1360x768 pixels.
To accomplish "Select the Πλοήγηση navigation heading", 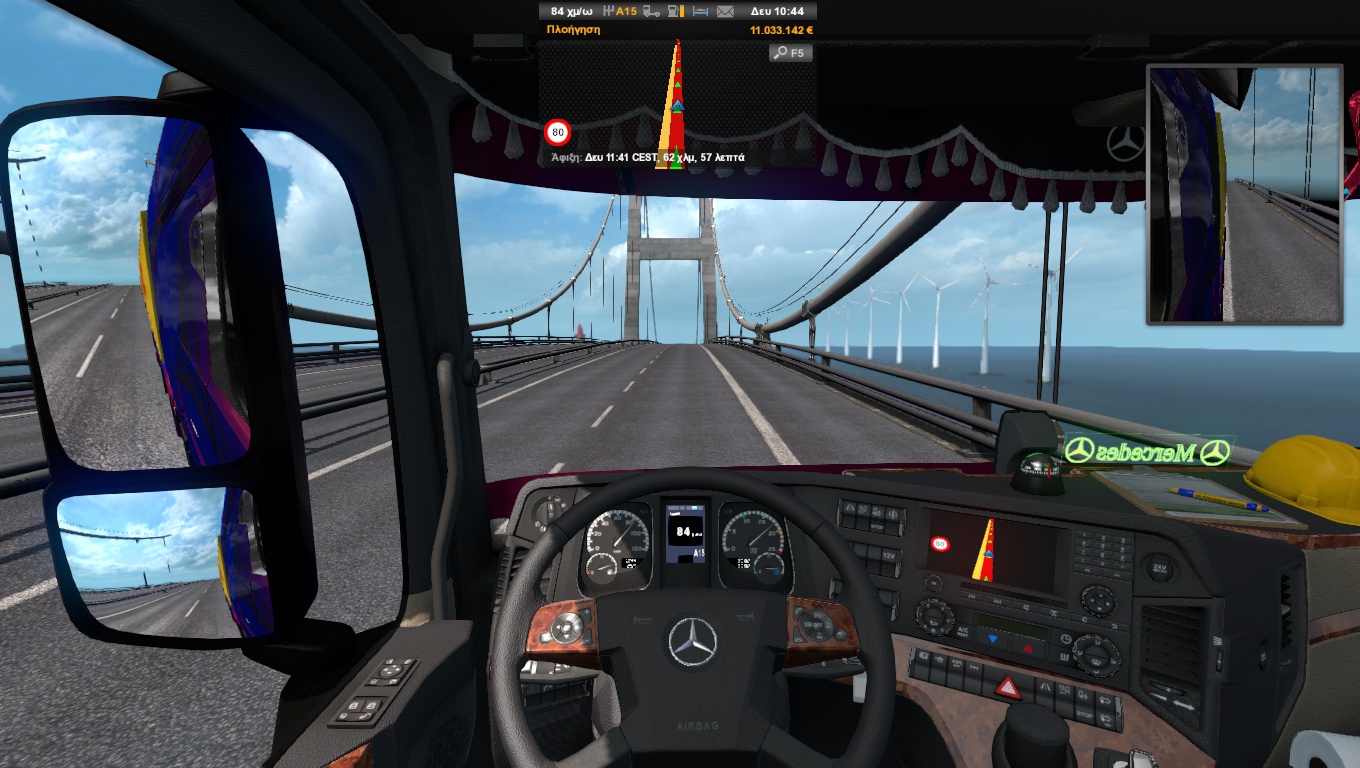I will pos(573,30).
